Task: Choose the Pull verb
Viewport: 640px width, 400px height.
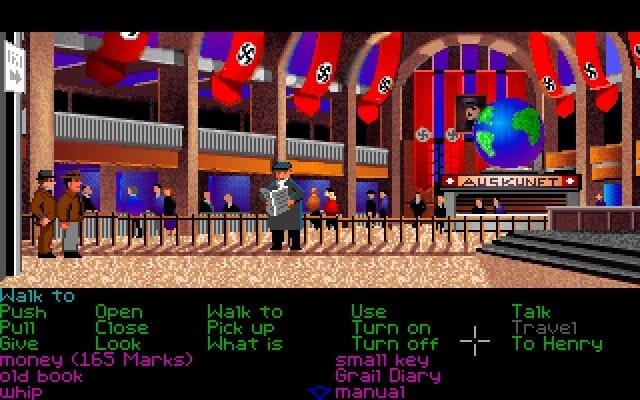Action: [x=20, y=328]
